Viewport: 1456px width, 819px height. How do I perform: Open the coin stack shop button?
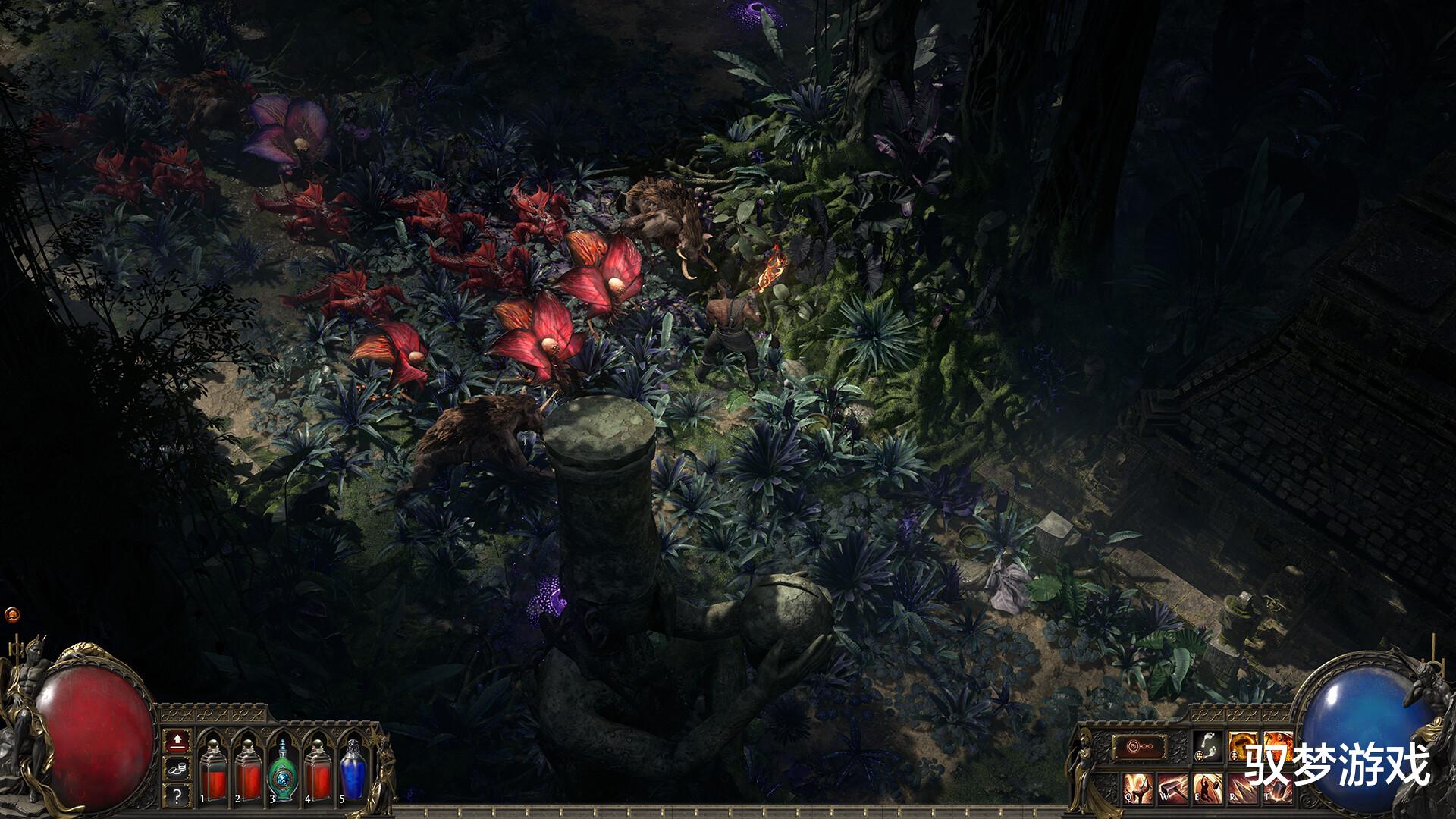(x=176, y=767)
